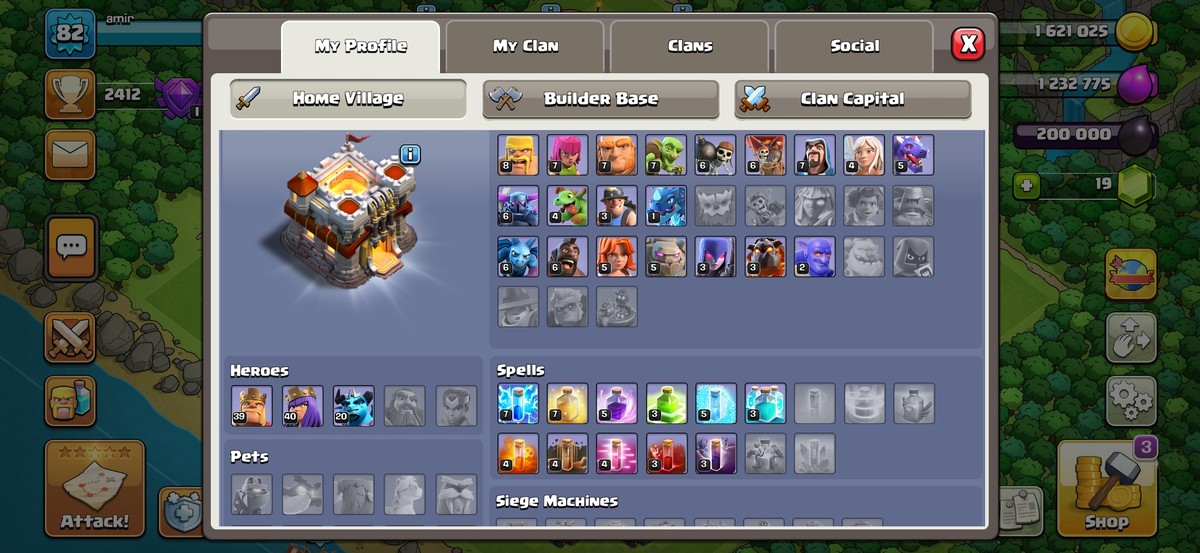Open the settings gear
The height and width of the screenshot is (553, 1200).
1131,401
